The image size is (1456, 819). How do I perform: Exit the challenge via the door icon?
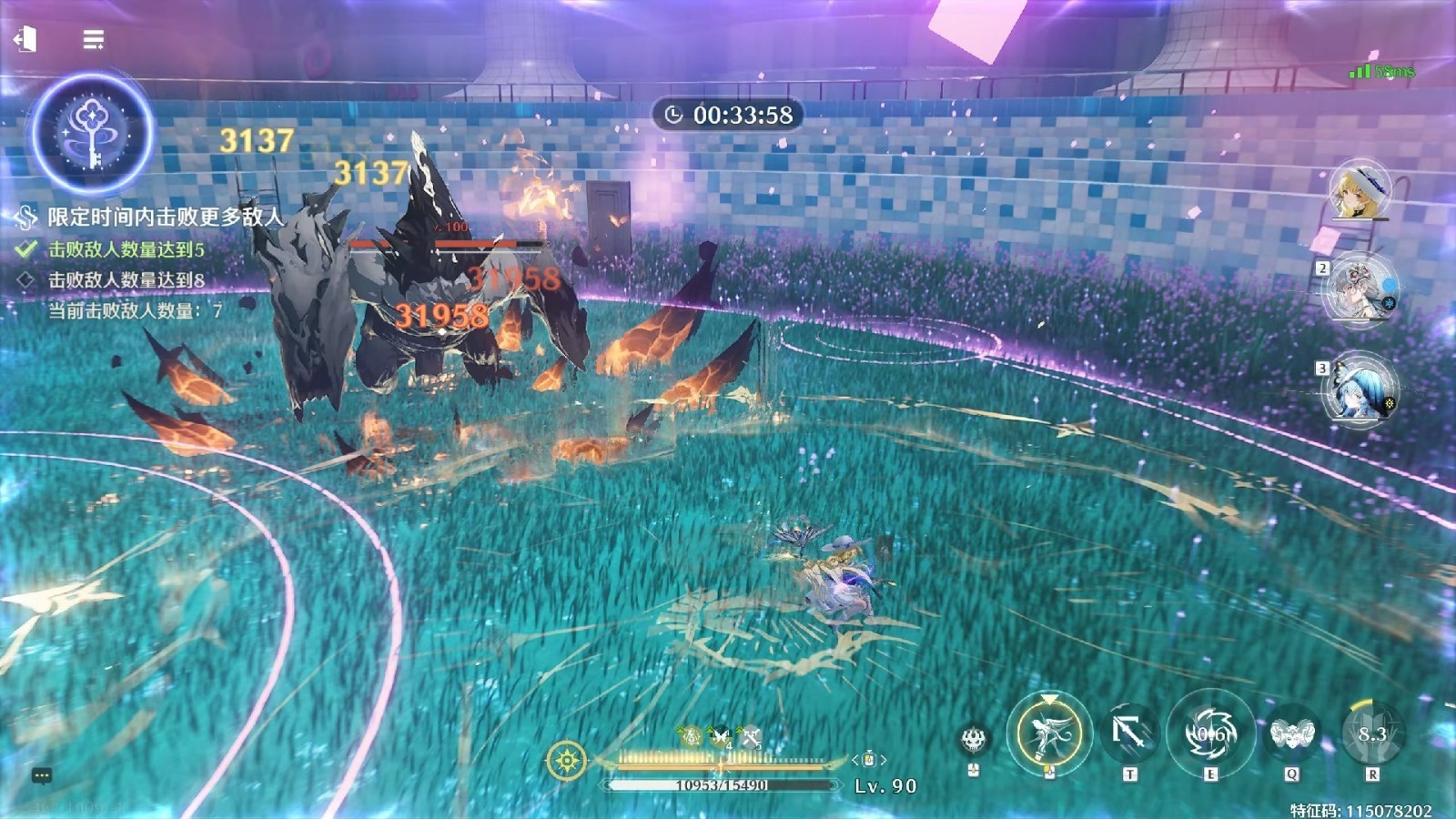pyautogui.click(x=25, y=39)
